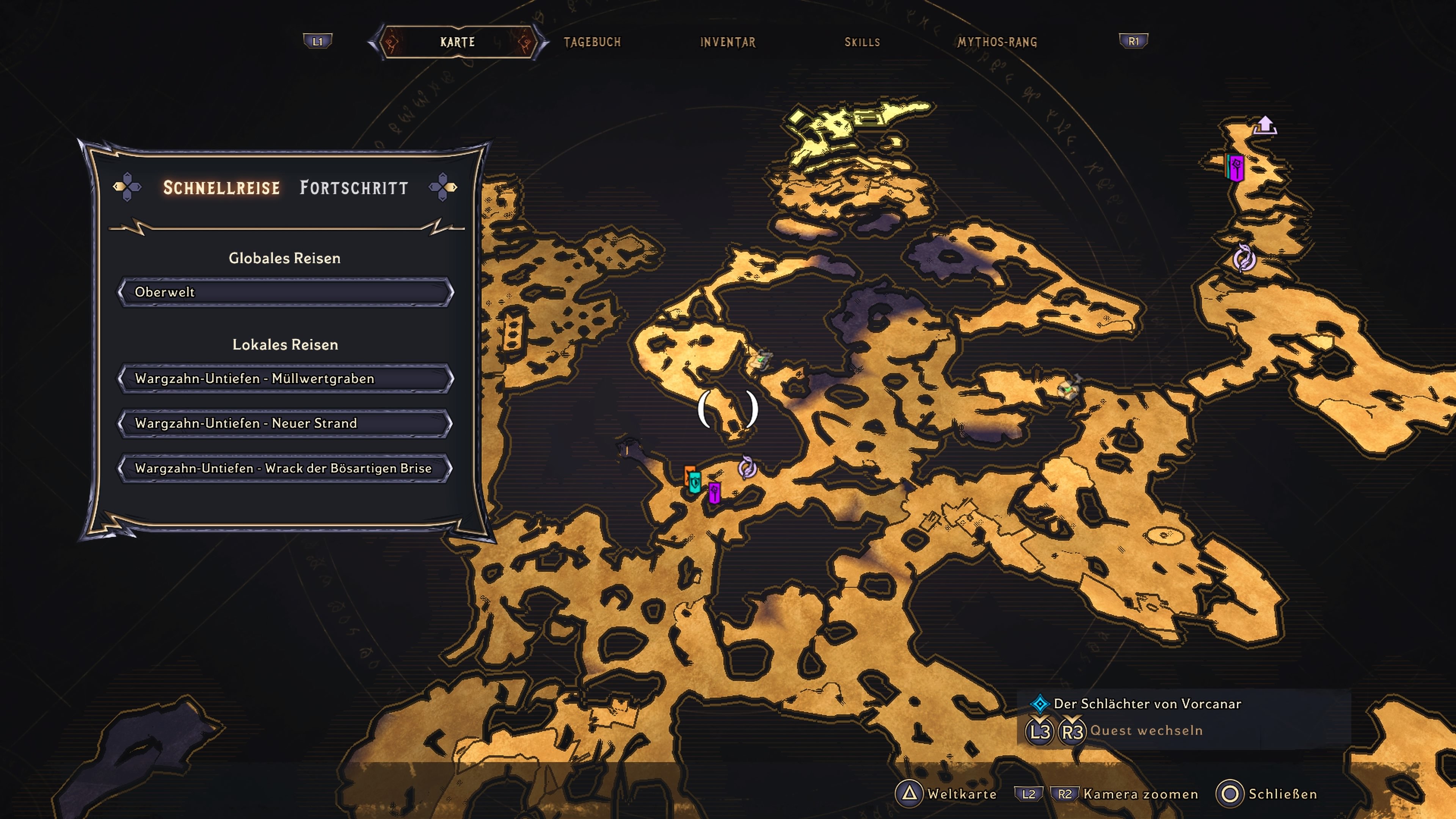
Task: Click the teal shield banner map marker
Action: click(695, 482)
